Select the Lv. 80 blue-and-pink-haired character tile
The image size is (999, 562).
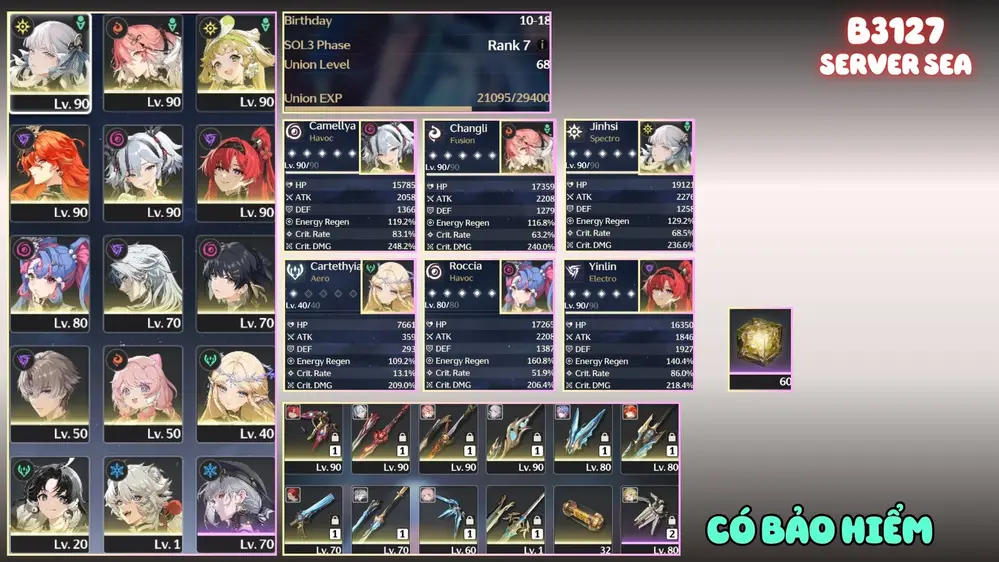coord(50,283)
